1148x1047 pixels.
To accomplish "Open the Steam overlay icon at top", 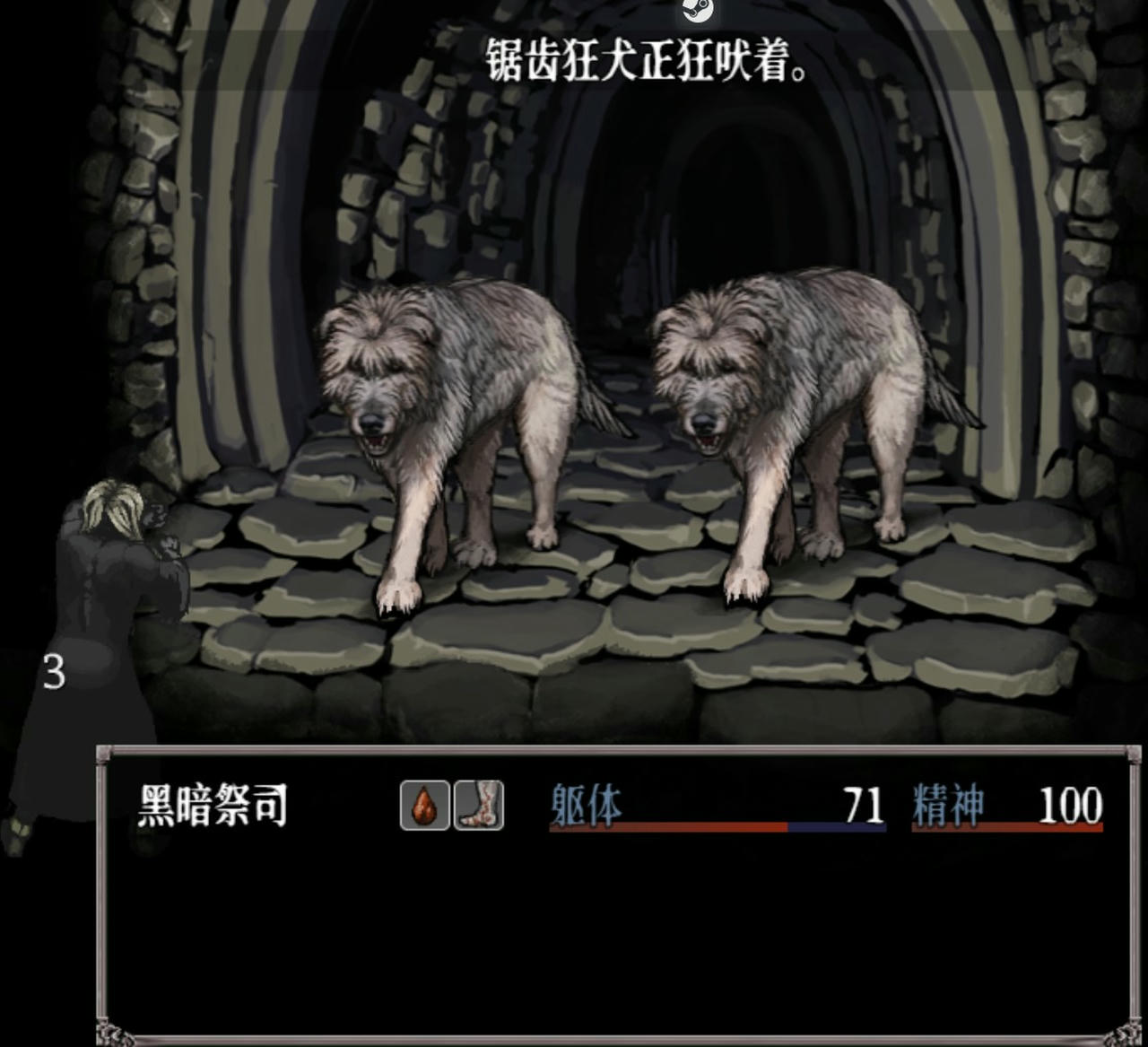I will pos(697,9).
